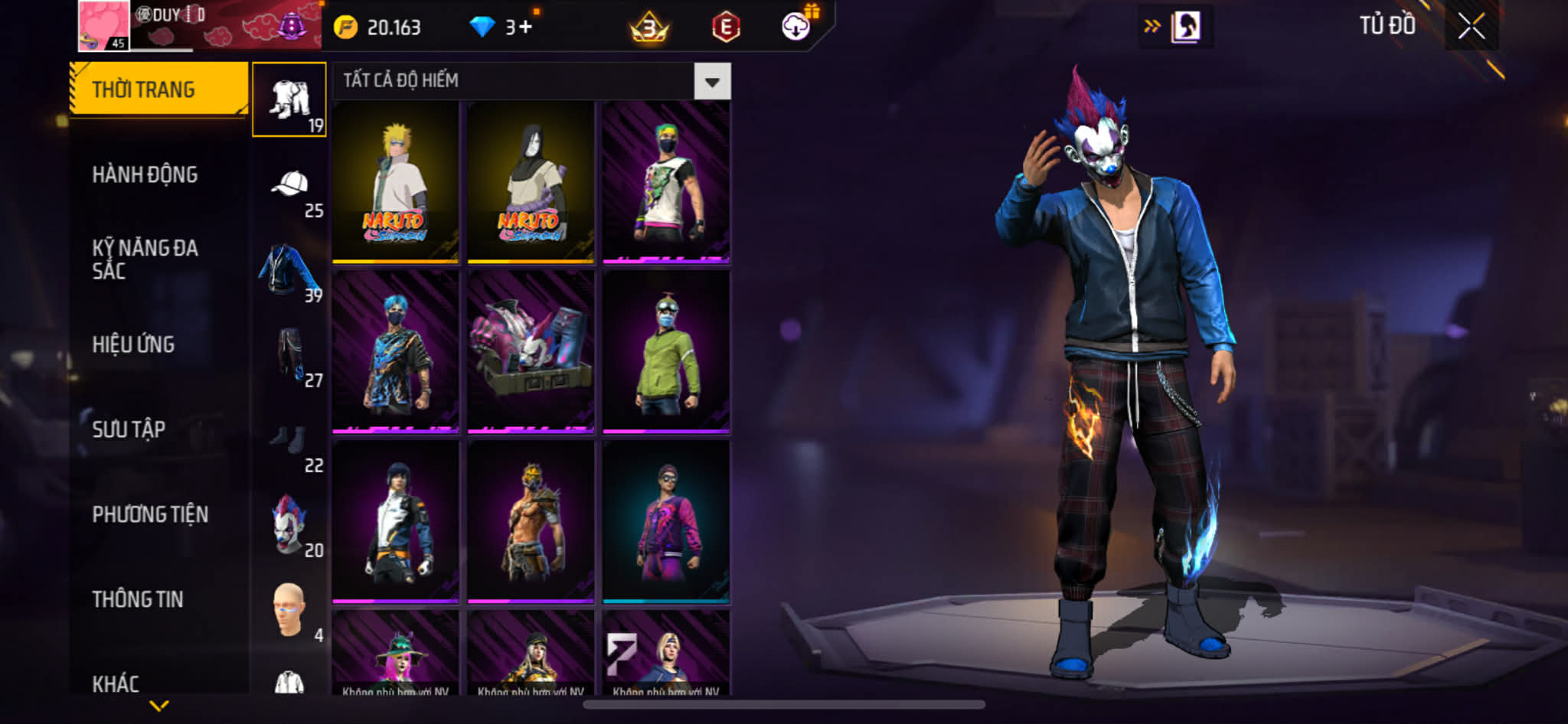Select the Kỹ Năng Đa Sắc tab
1568x724 pixels.
point(145,259)
